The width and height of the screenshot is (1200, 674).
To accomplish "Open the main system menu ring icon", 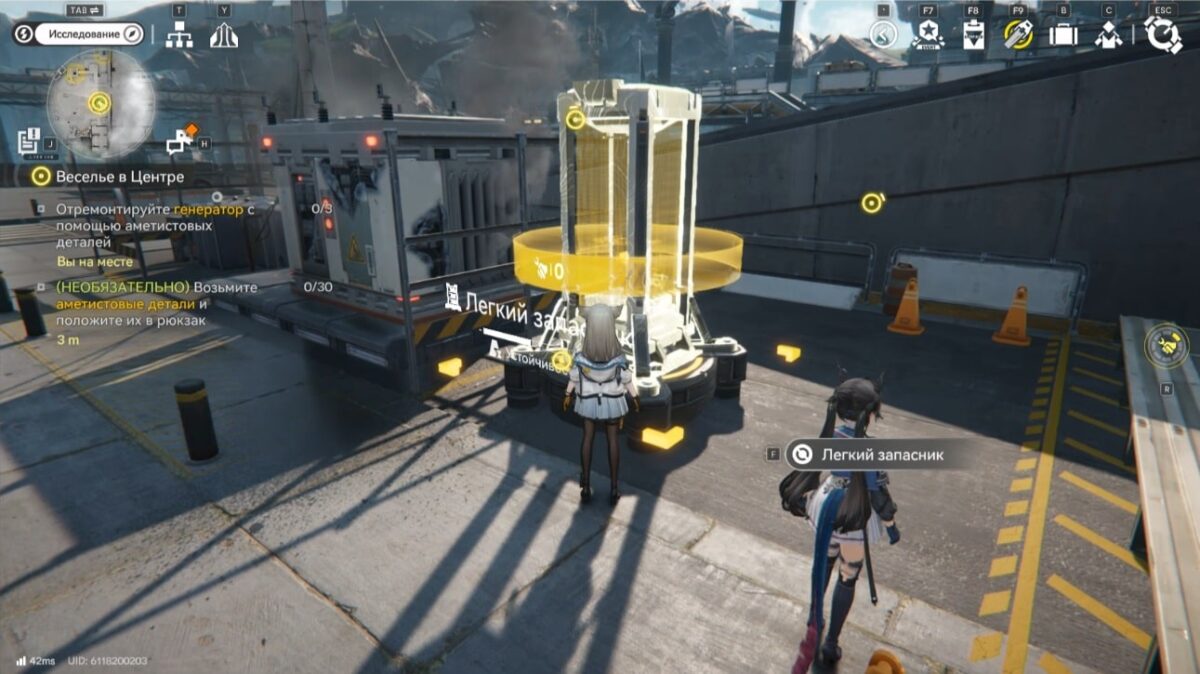I will [x=1163, y=34].
